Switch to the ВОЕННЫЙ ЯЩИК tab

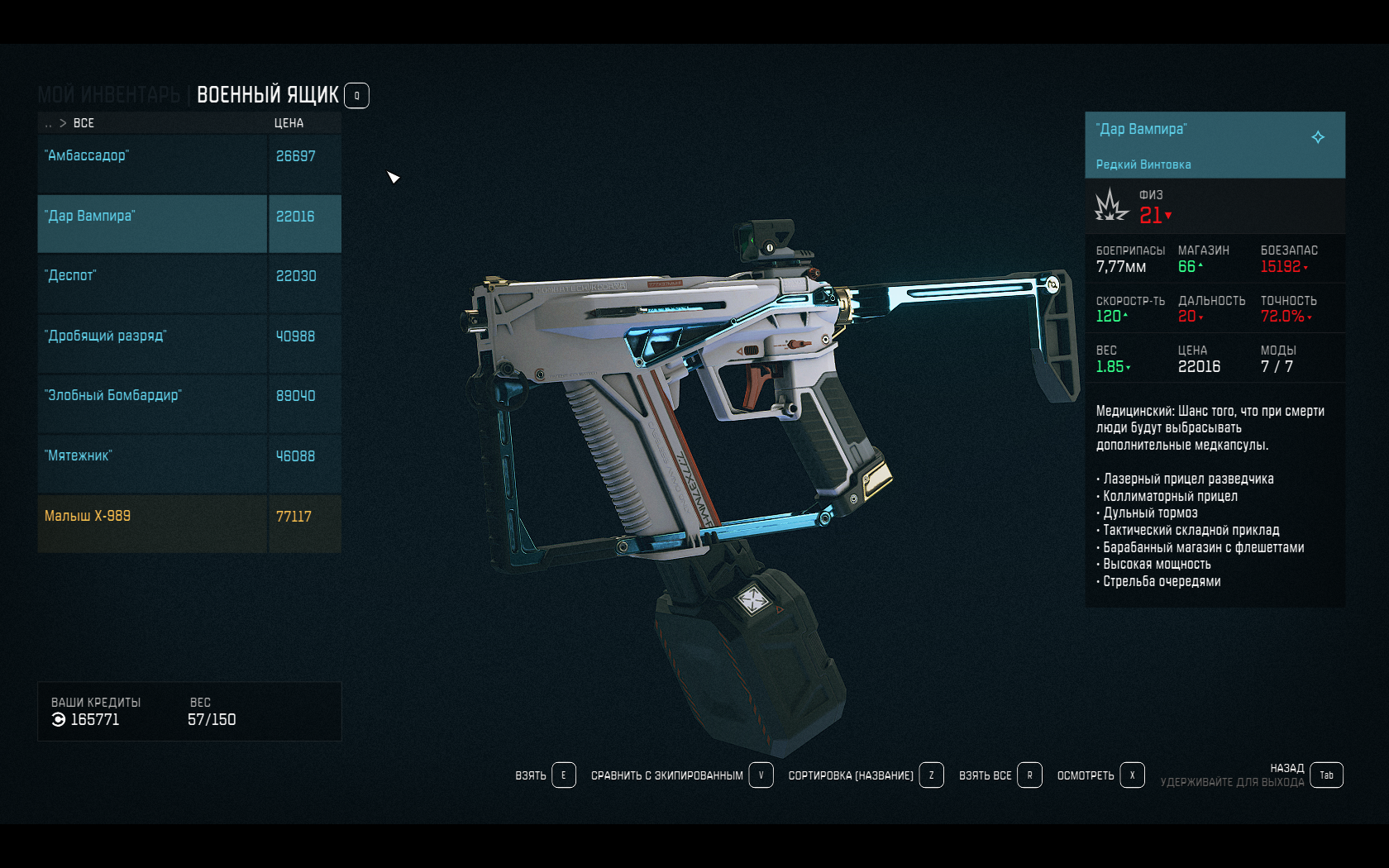(x=267, y=96)
